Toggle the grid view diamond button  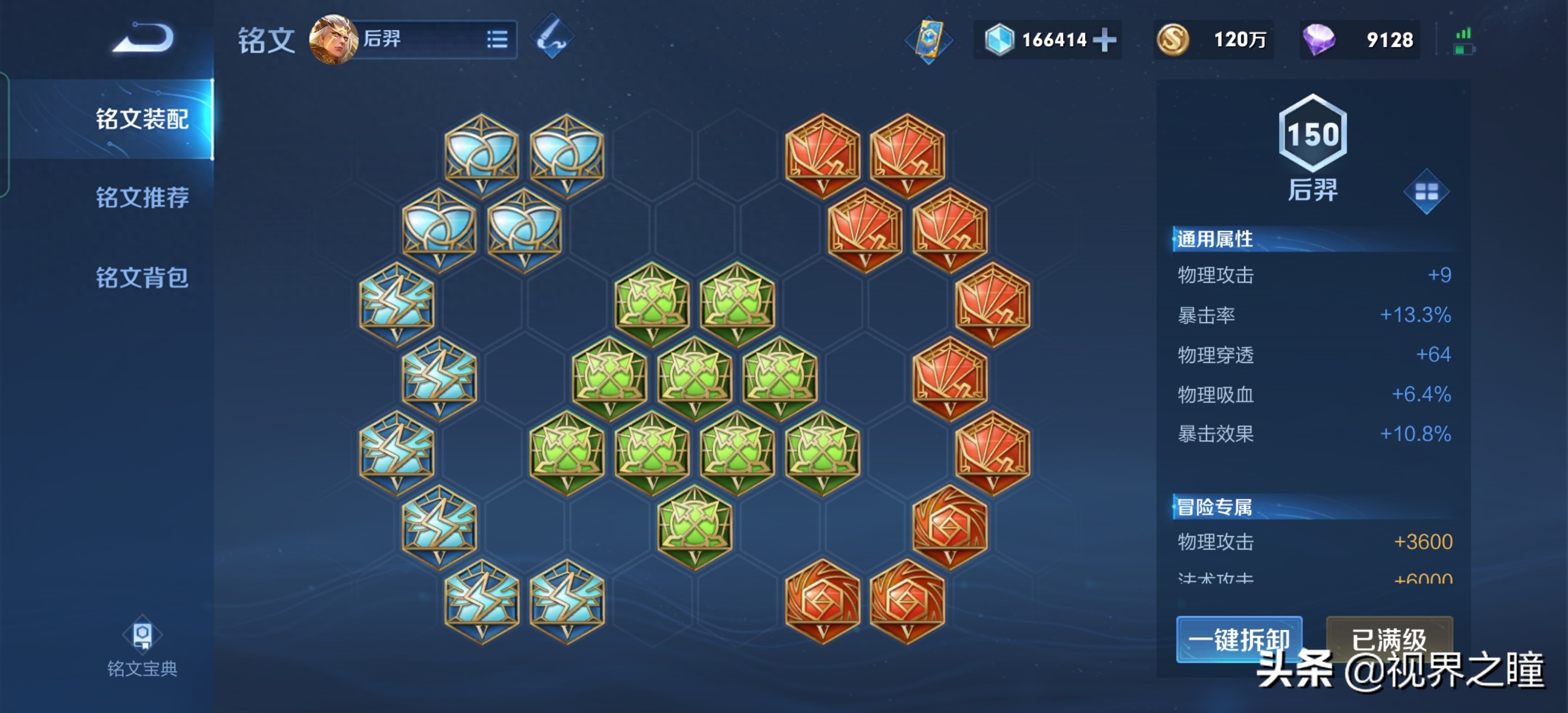(1426, 192)
